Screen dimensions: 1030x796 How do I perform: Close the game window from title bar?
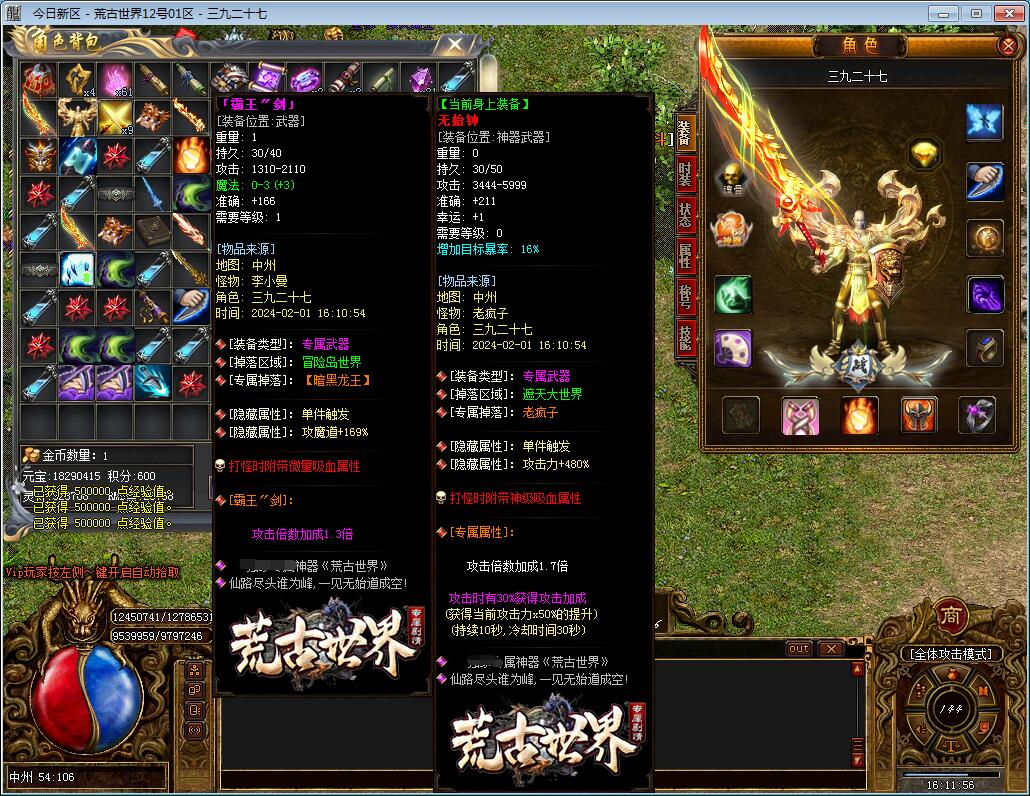(1006, 13)
